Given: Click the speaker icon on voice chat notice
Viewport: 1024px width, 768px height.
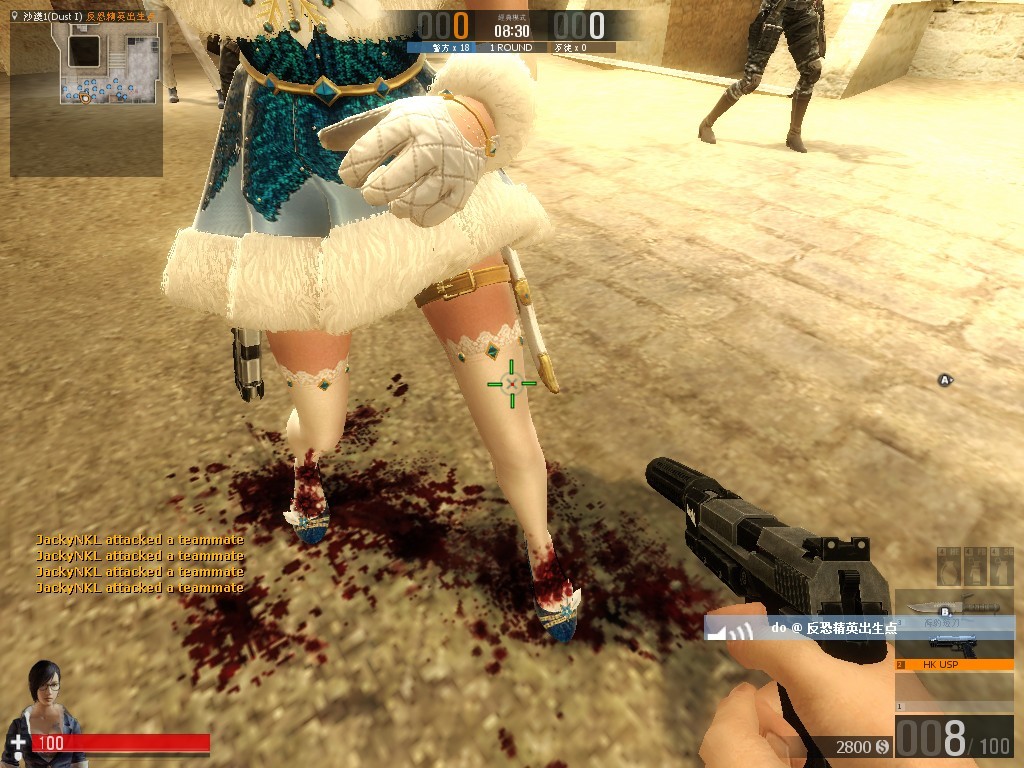Looking at the screenshot, I should (x=740, y=631).
